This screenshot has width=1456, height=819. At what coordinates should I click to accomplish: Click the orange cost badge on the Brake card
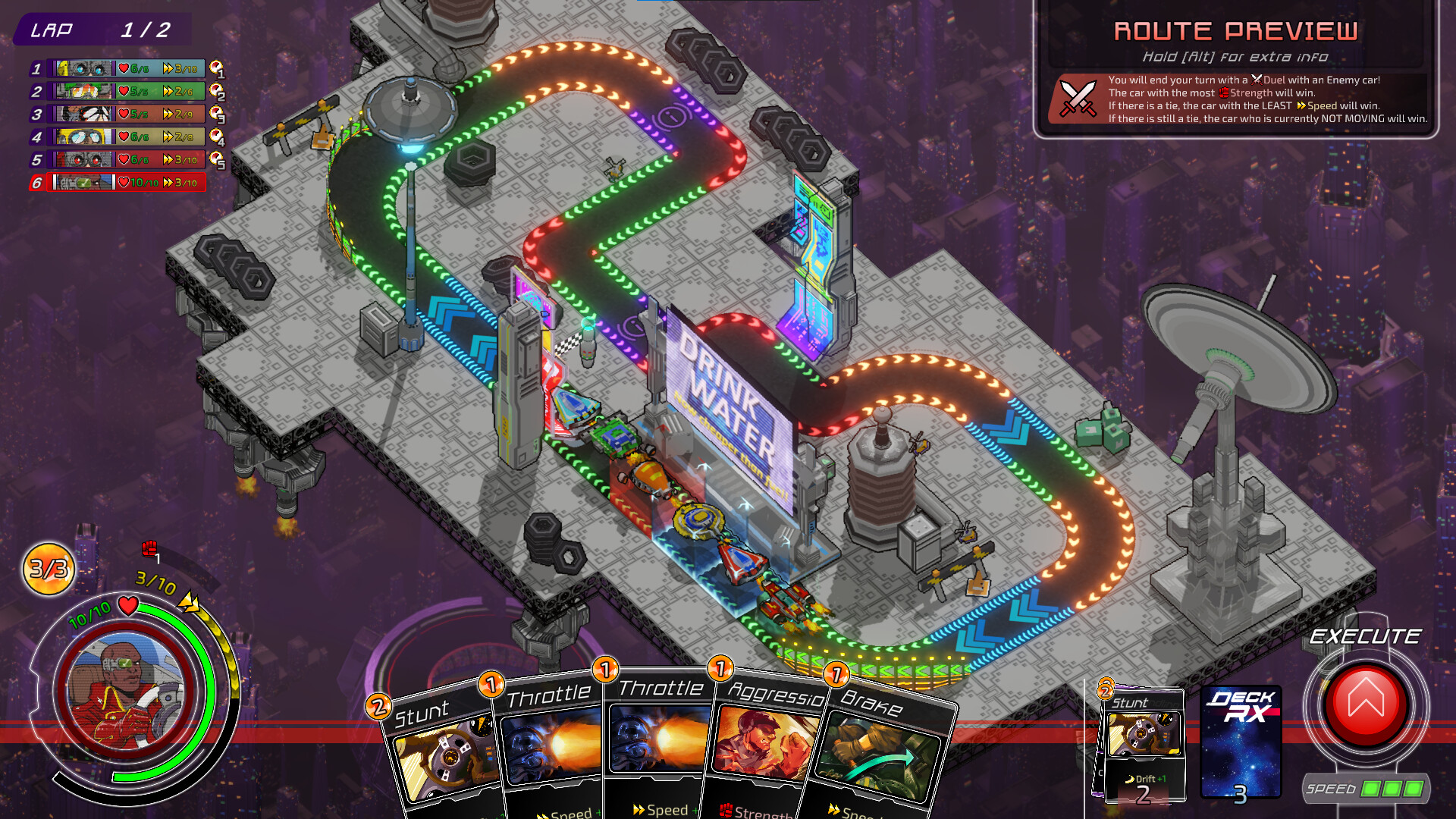tap(836, 676)
